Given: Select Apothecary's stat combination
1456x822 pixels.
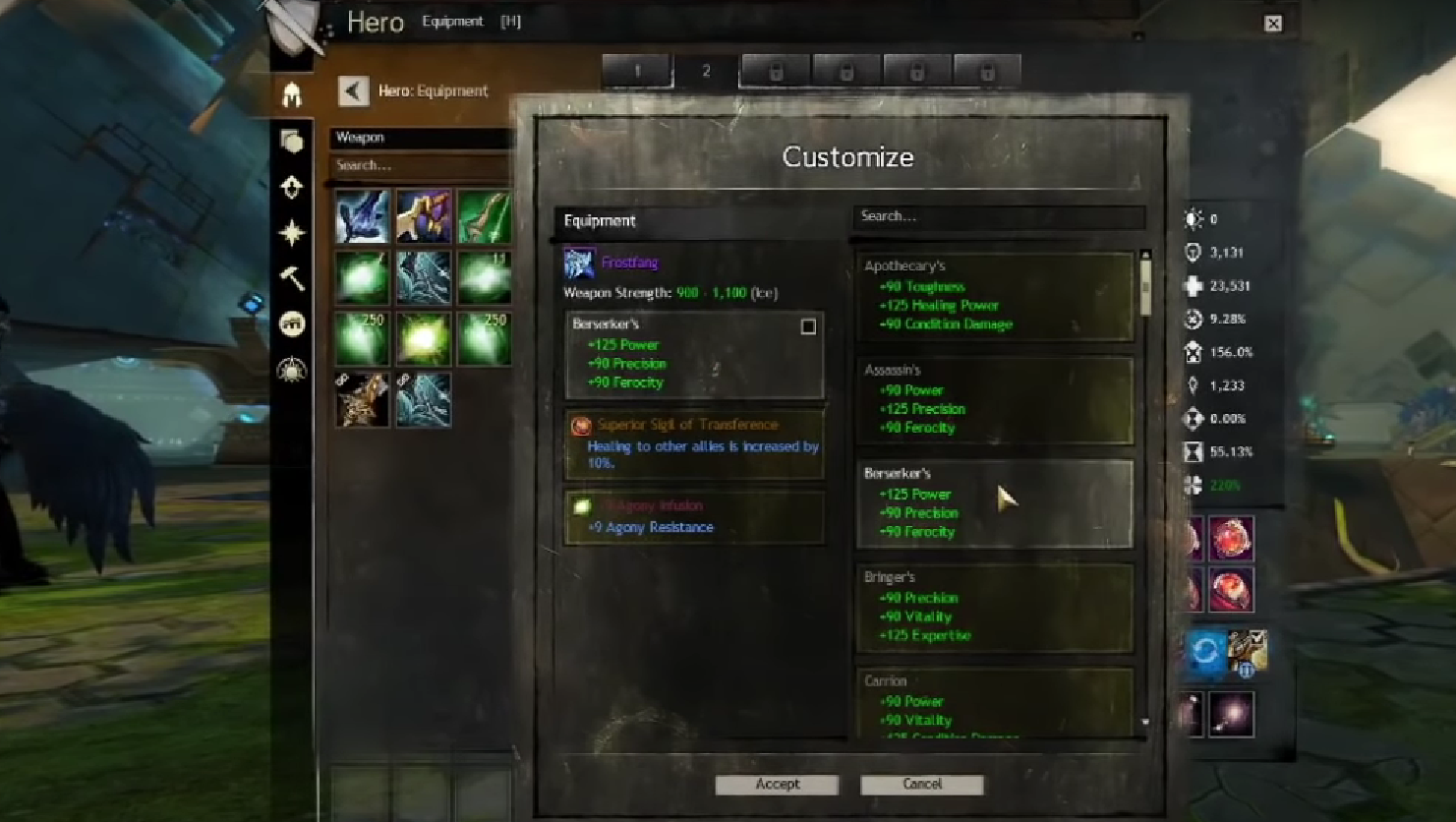Looking at the screenshot, I should pos(995,296).
